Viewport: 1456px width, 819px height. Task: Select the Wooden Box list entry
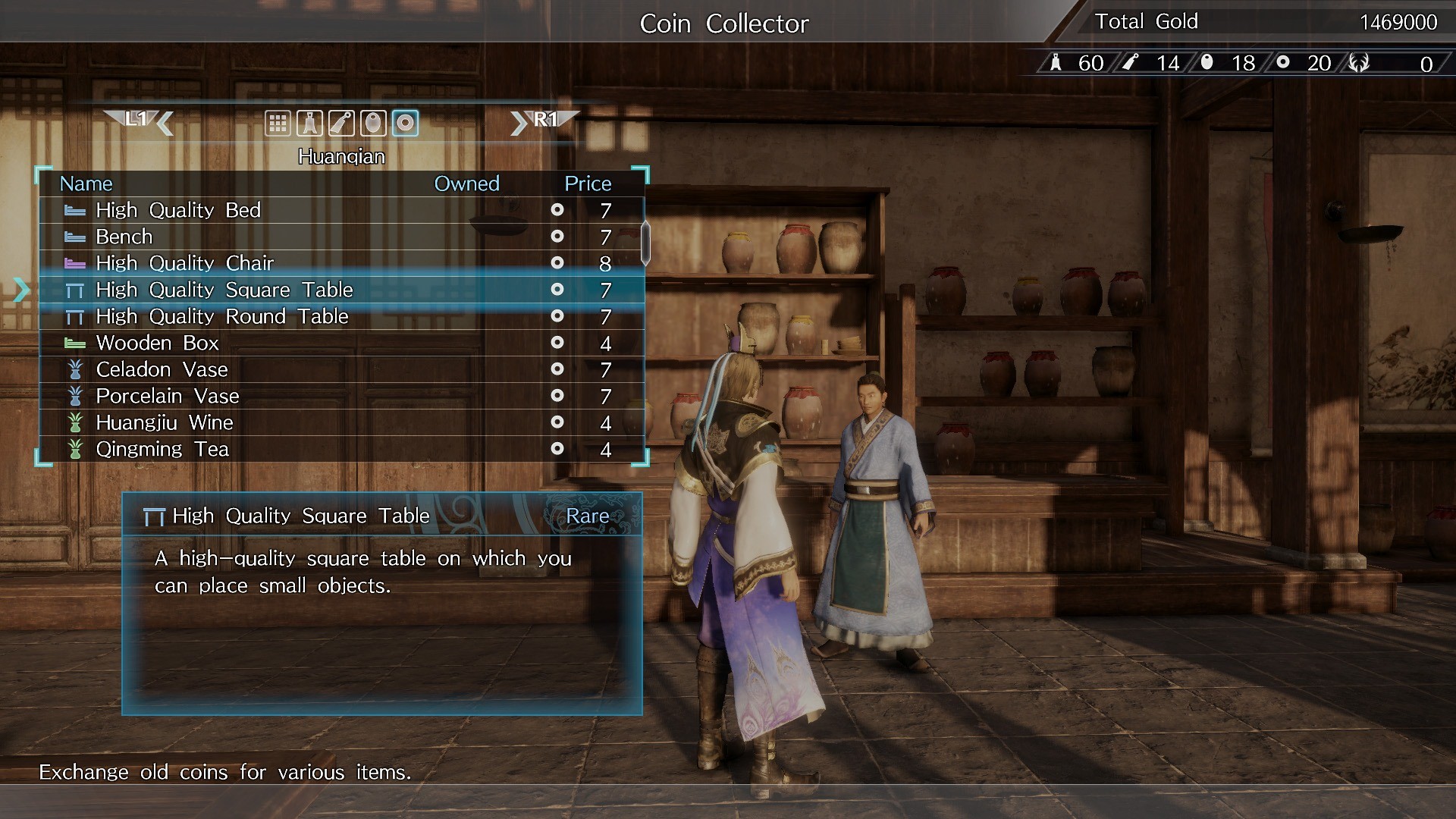pyautogui.click(x=157, y=343)
